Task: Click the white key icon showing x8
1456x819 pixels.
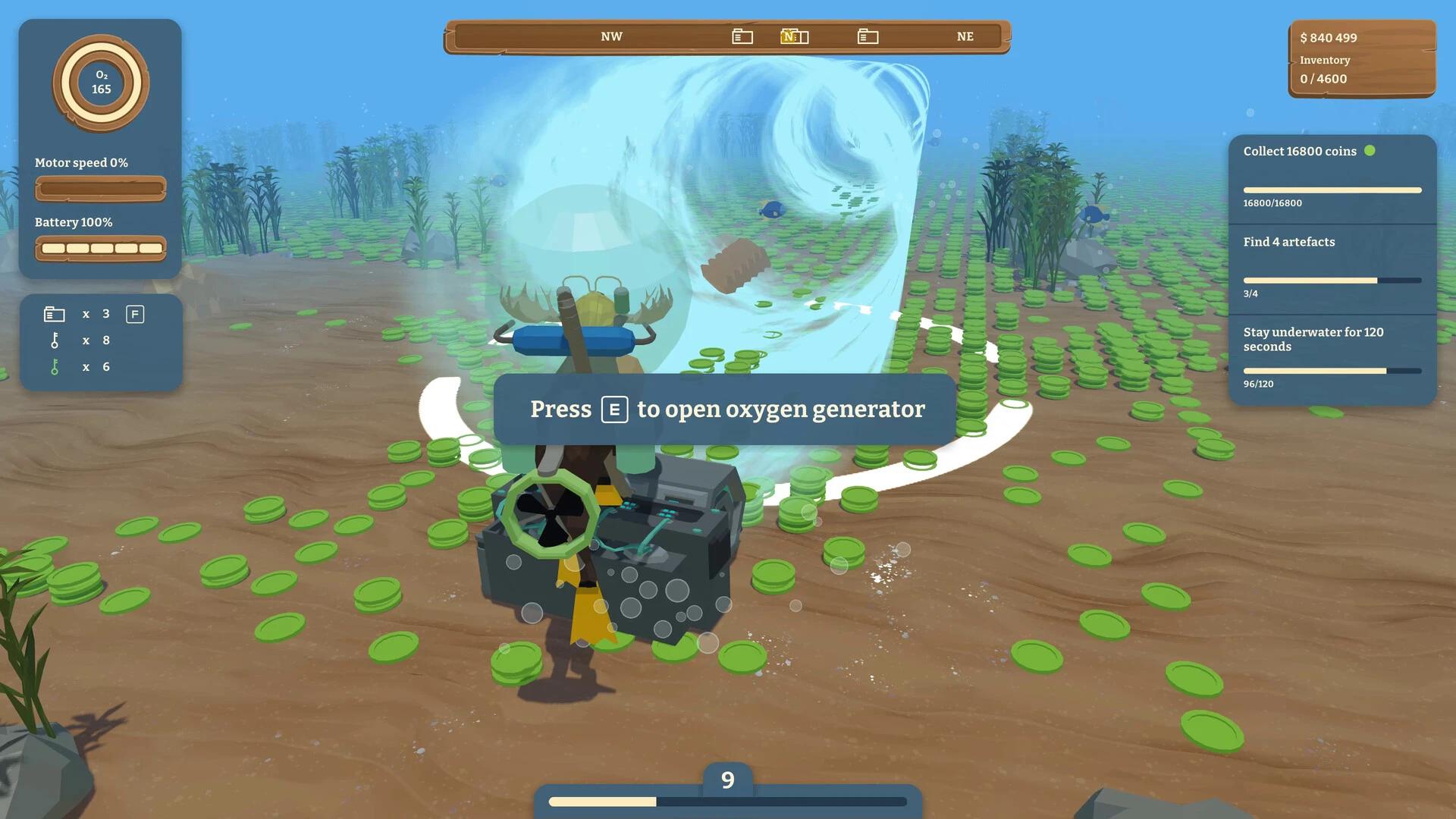Action: 54,340
